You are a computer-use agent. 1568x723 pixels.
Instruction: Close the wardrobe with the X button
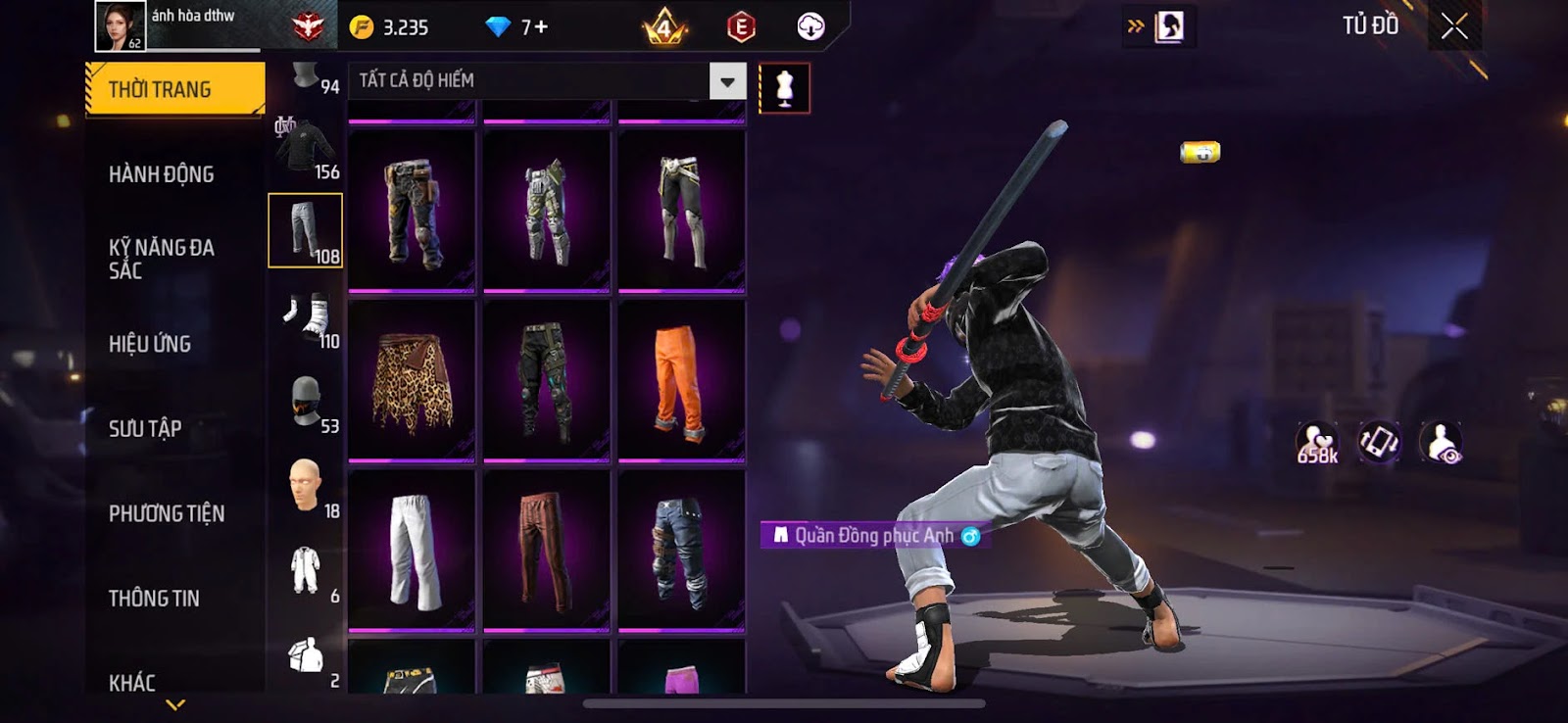(1454, 26)
